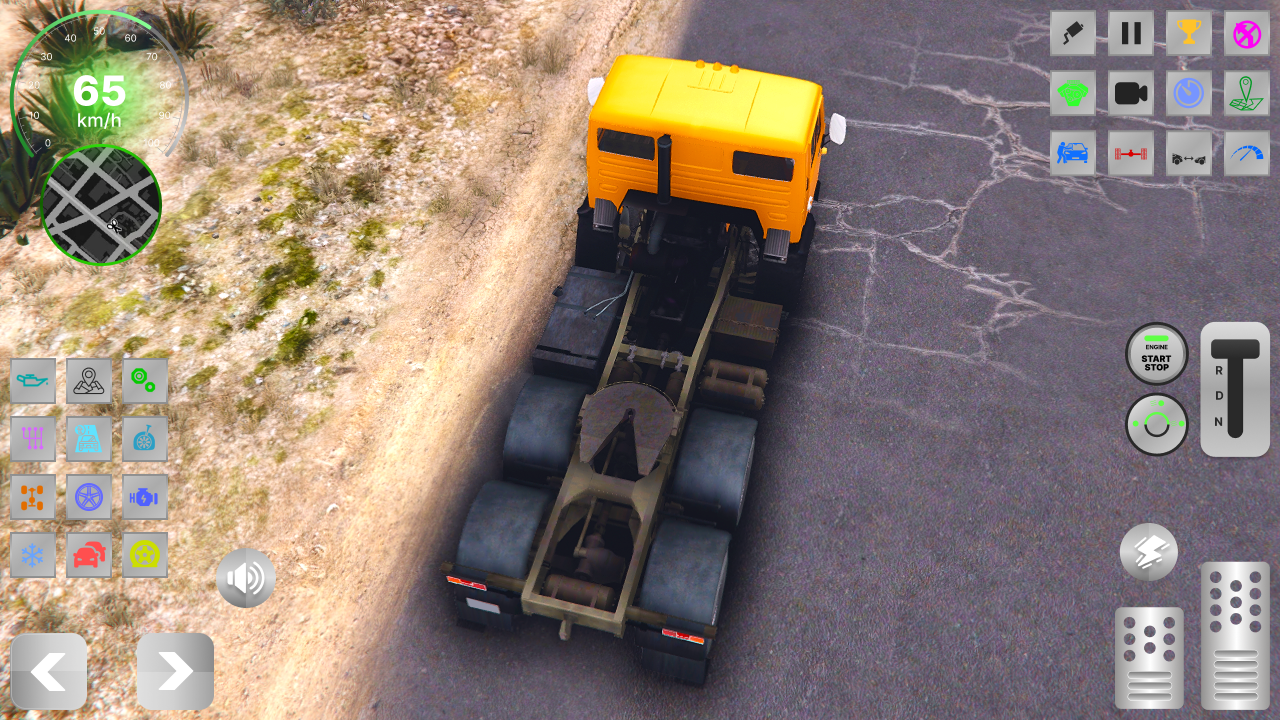Select the video camera view icon
Screen dimensions: 1280x720
click(x=1131, y=93)
